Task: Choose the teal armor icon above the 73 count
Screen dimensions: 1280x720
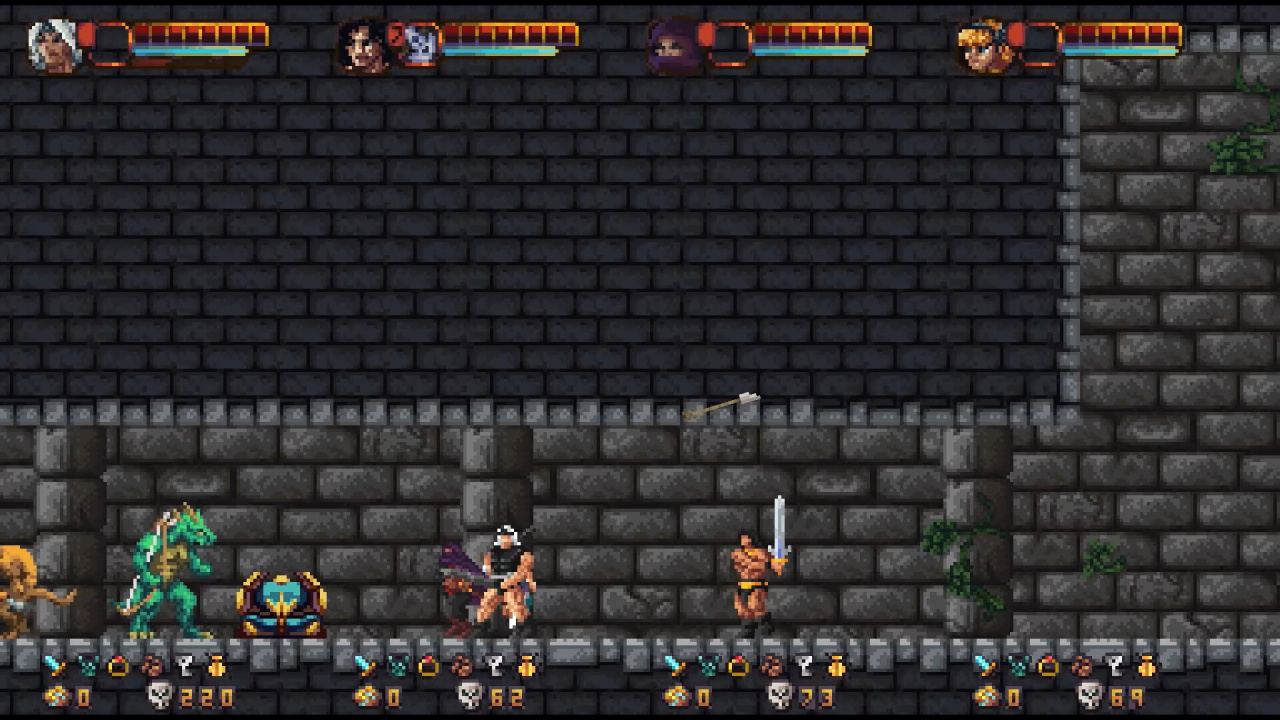Action: (x=708, y=666)
